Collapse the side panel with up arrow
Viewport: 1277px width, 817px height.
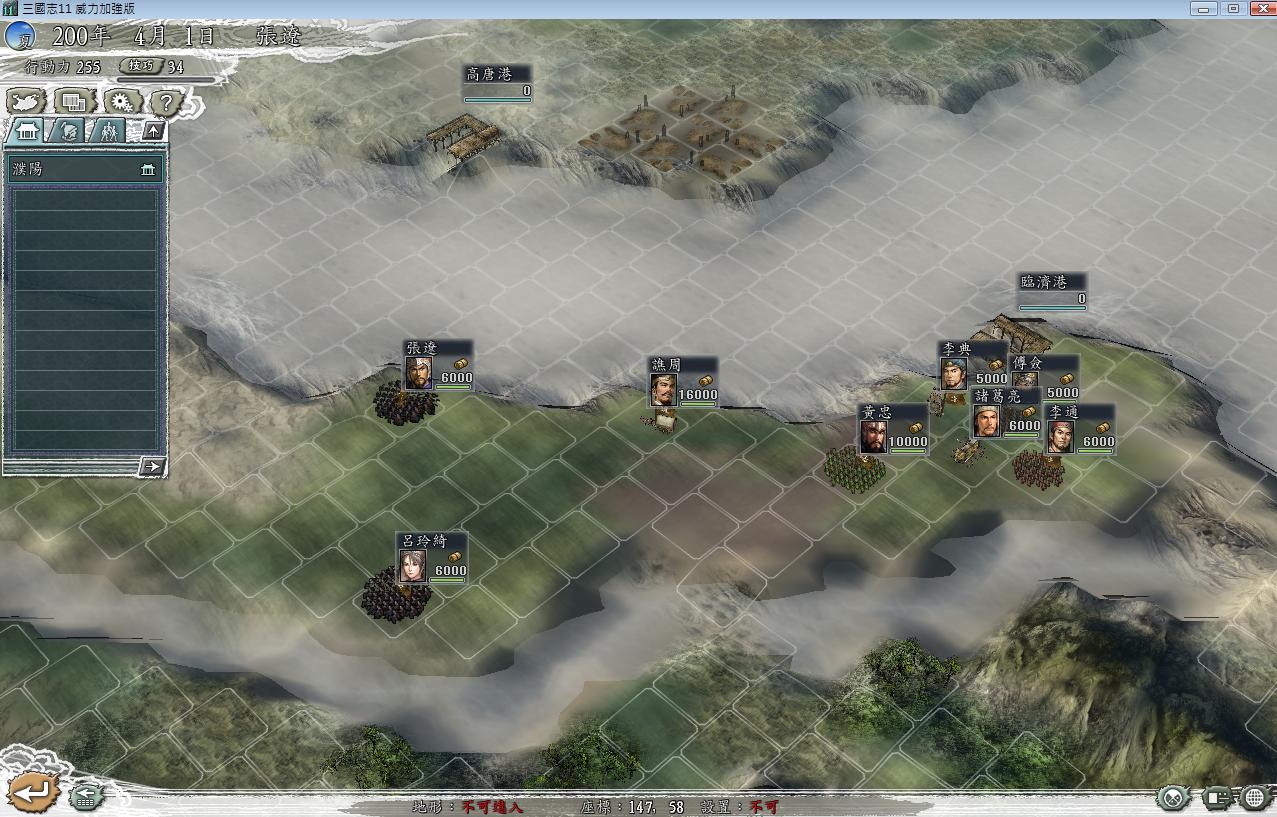pyautogui.click(x=152, y=130)
